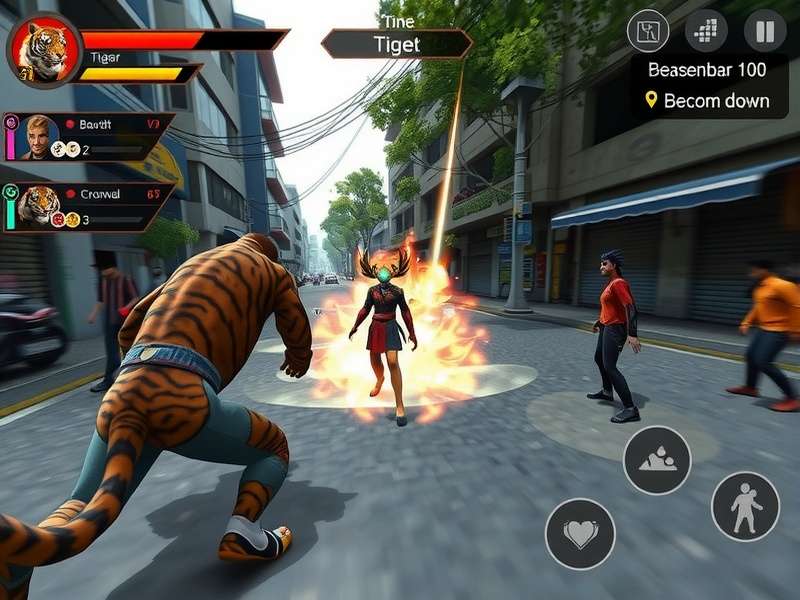
Task: Select the Becom down objective tracker
Action: pos(707,100)
